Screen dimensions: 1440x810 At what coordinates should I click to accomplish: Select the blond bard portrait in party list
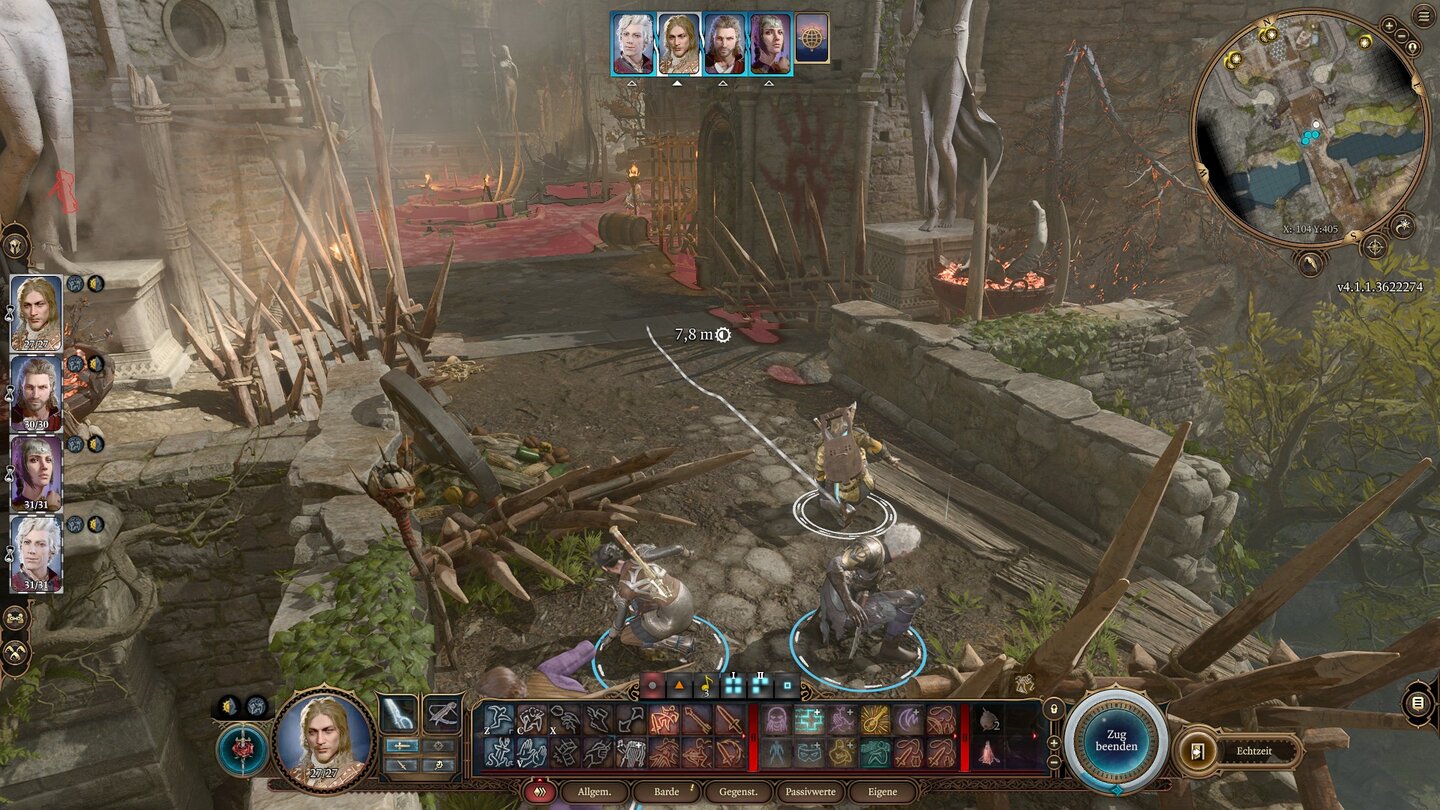coord(36,313)
